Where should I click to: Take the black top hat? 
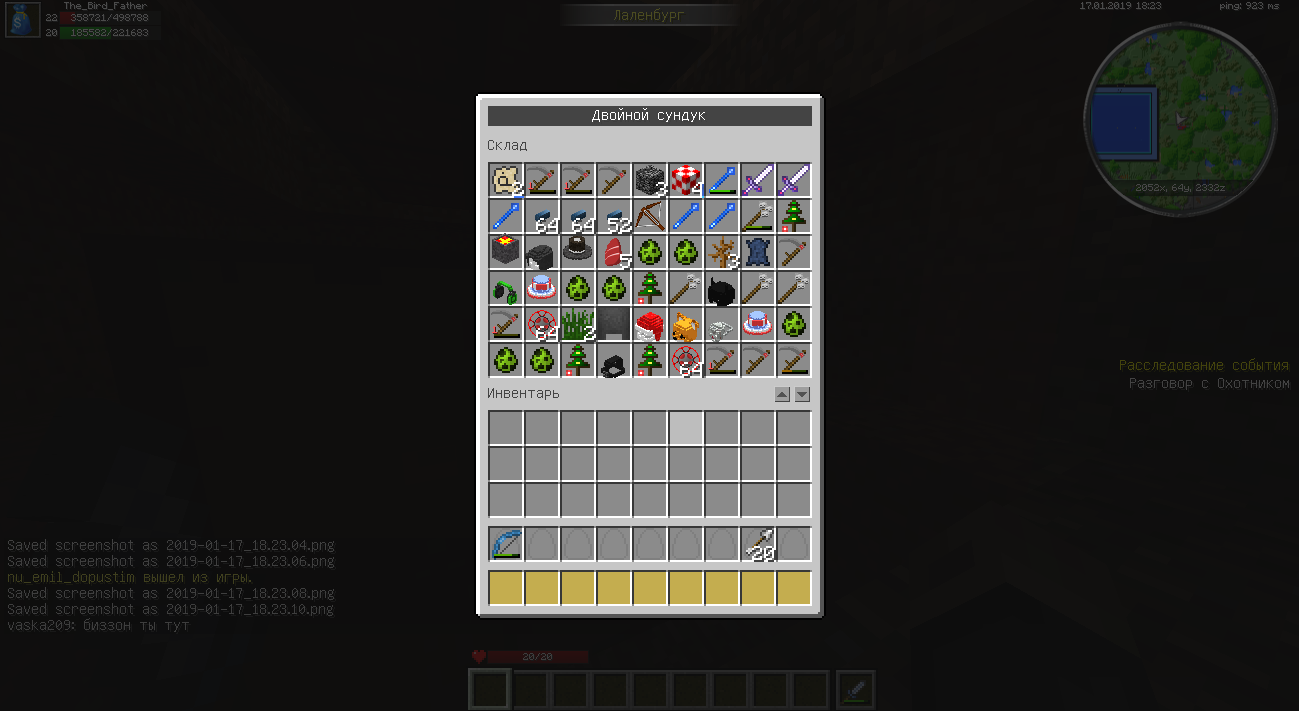point(578,253)
